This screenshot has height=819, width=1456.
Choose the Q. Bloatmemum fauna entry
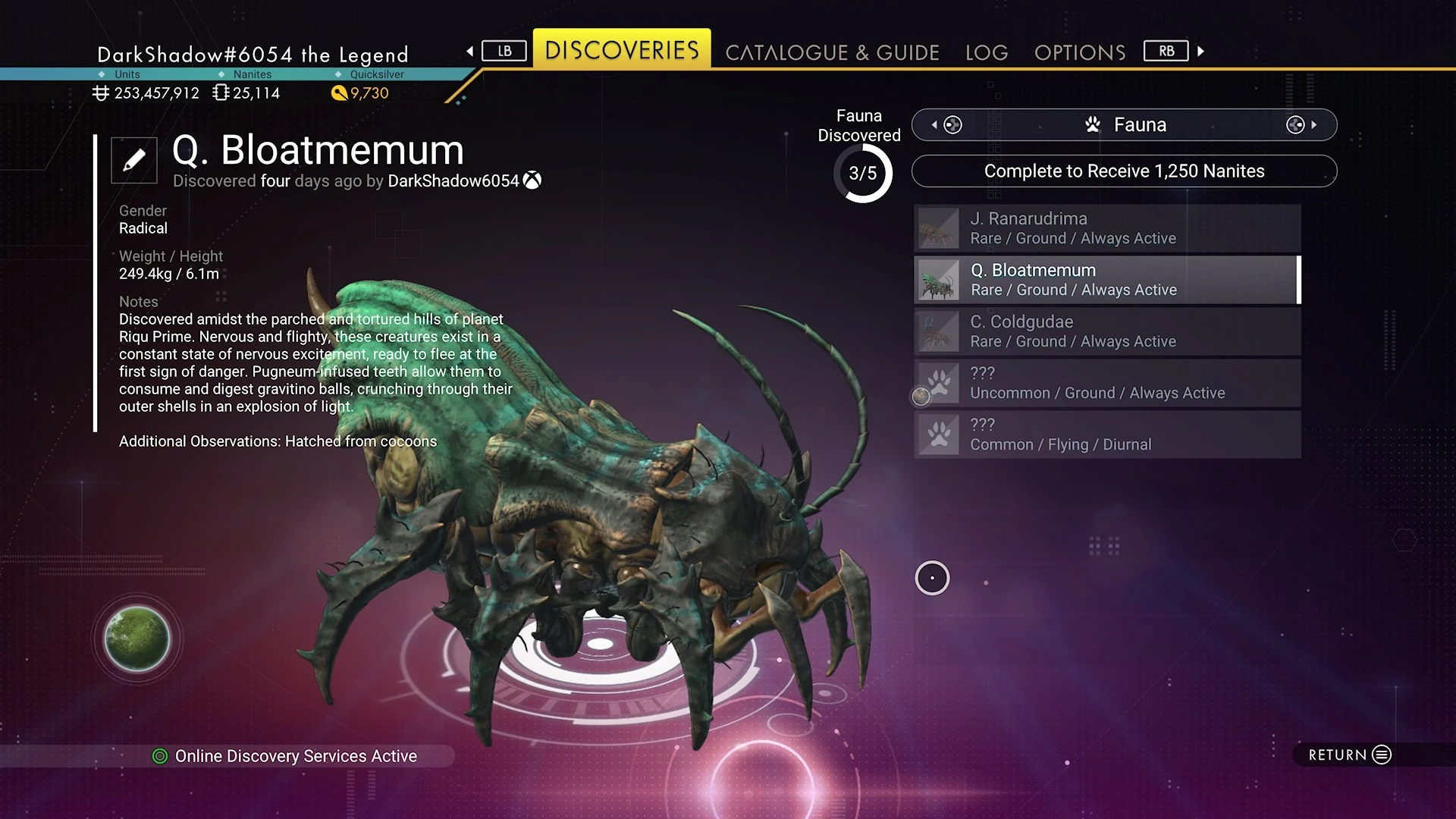(x=1107, y=280)
